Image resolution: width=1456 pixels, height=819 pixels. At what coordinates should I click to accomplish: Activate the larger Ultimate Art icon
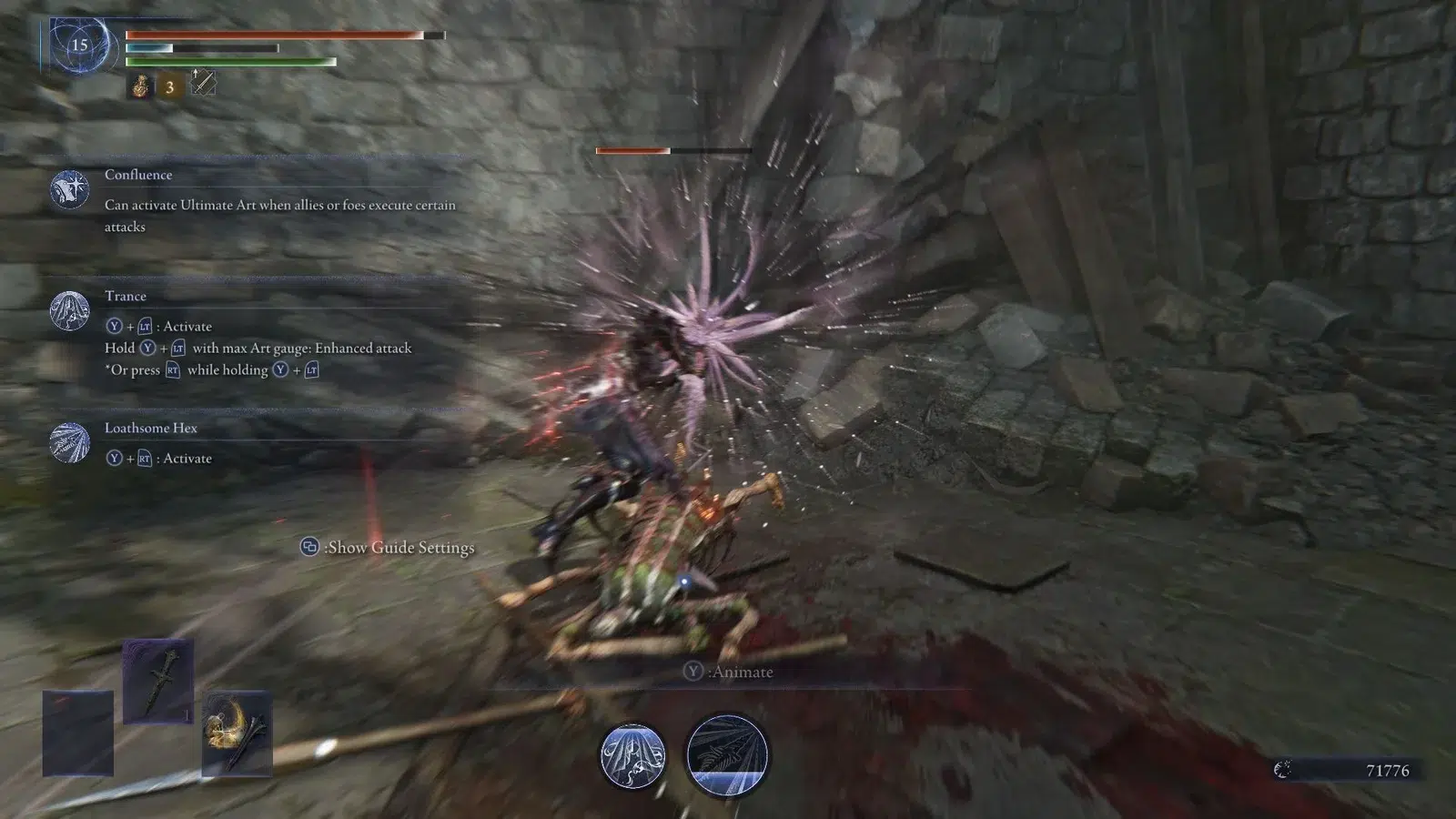(726, 756)
